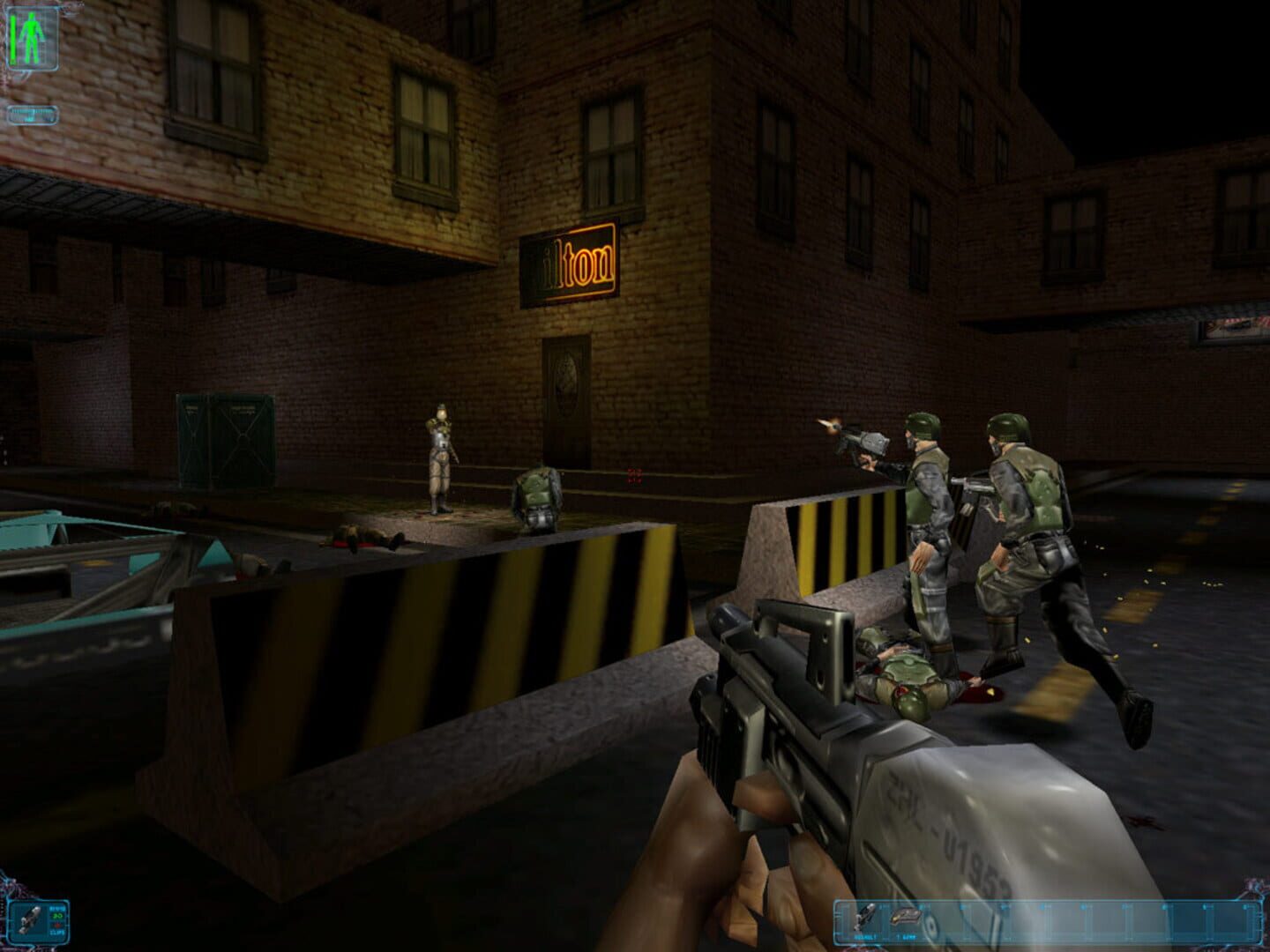Click the CLIPS label in the ammo readout
Screen dimensions: 1270x952
56,932
